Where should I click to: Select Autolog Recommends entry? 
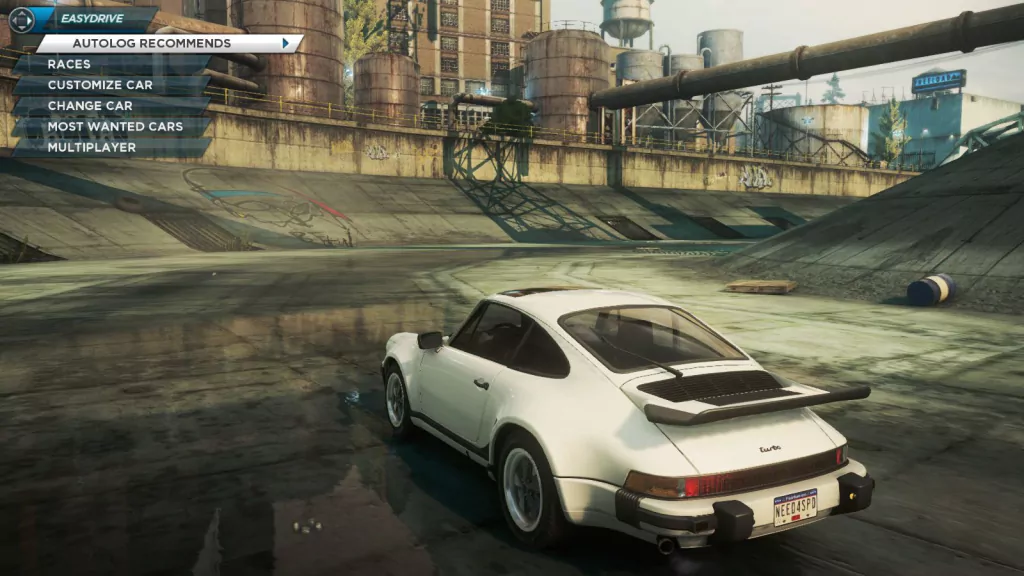pyautogui.click(x=152, y=44)
